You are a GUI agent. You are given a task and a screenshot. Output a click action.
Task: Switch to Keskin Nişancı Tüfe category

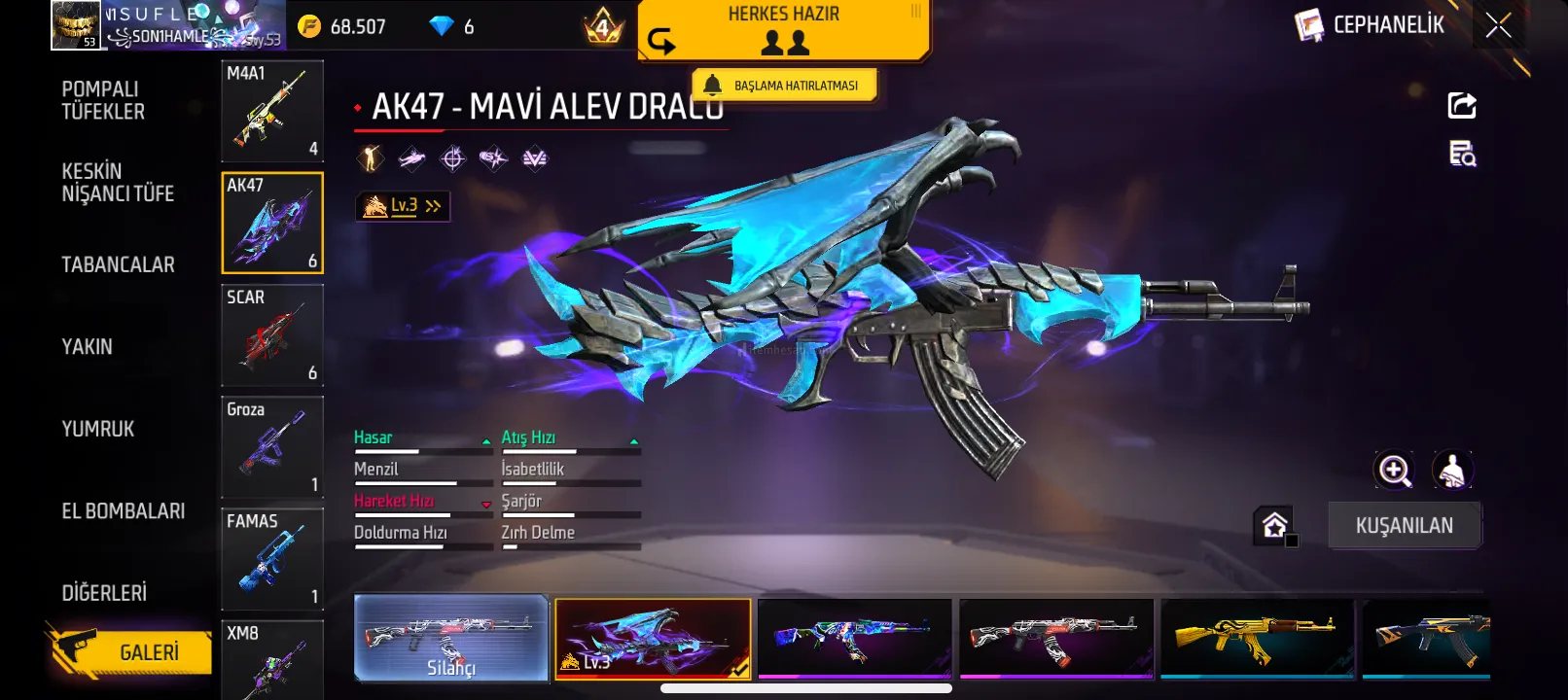(118, 182)
